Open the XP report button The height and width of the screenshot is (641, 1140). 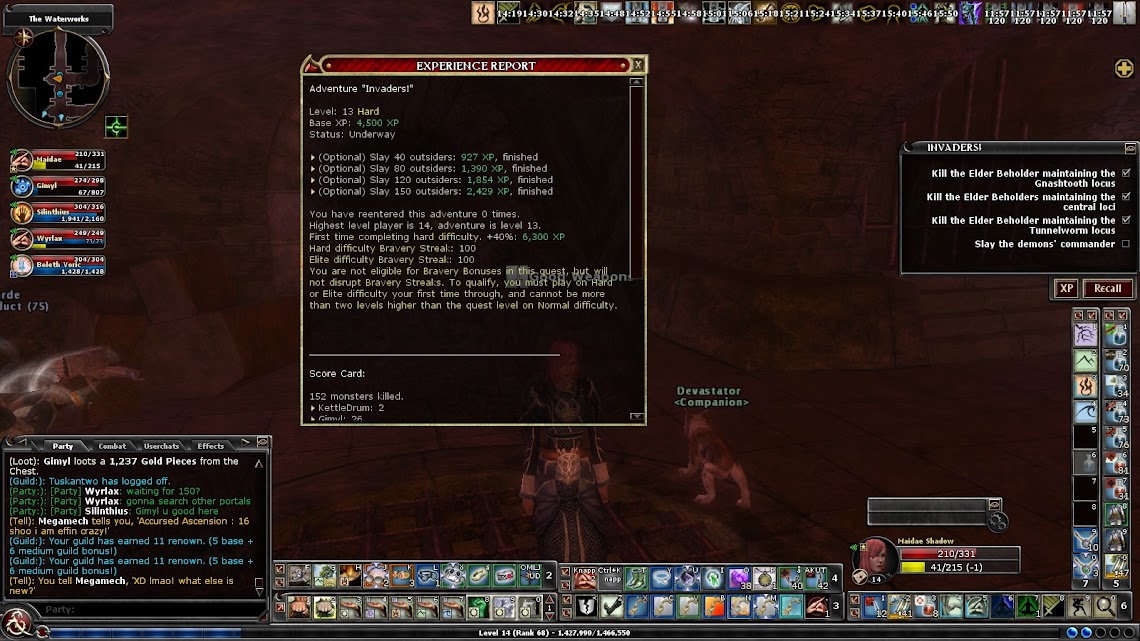tap(1066, 288)
